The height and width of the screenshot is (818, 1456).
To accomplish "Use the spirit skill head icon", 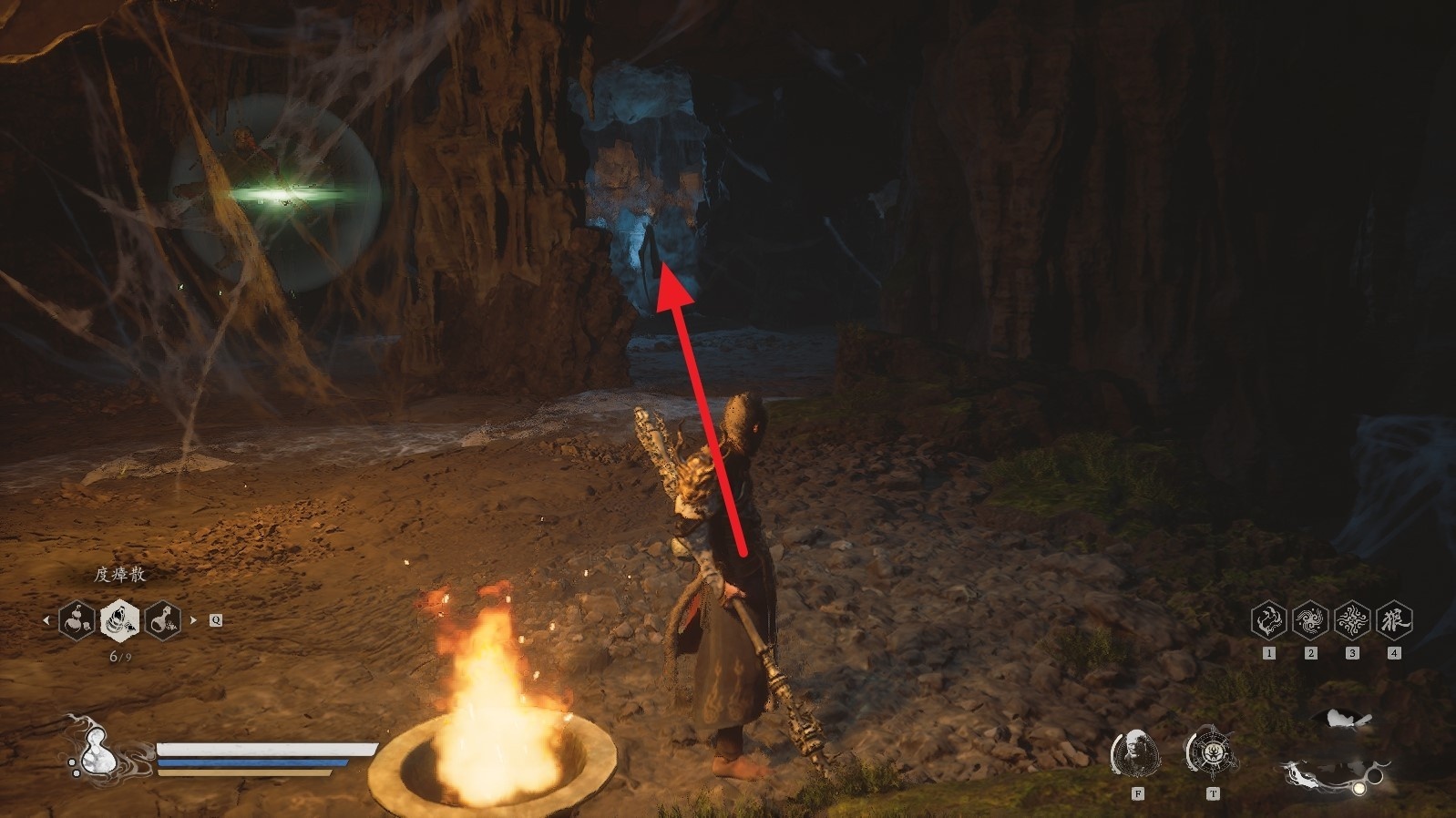I will coord(1136,752).
